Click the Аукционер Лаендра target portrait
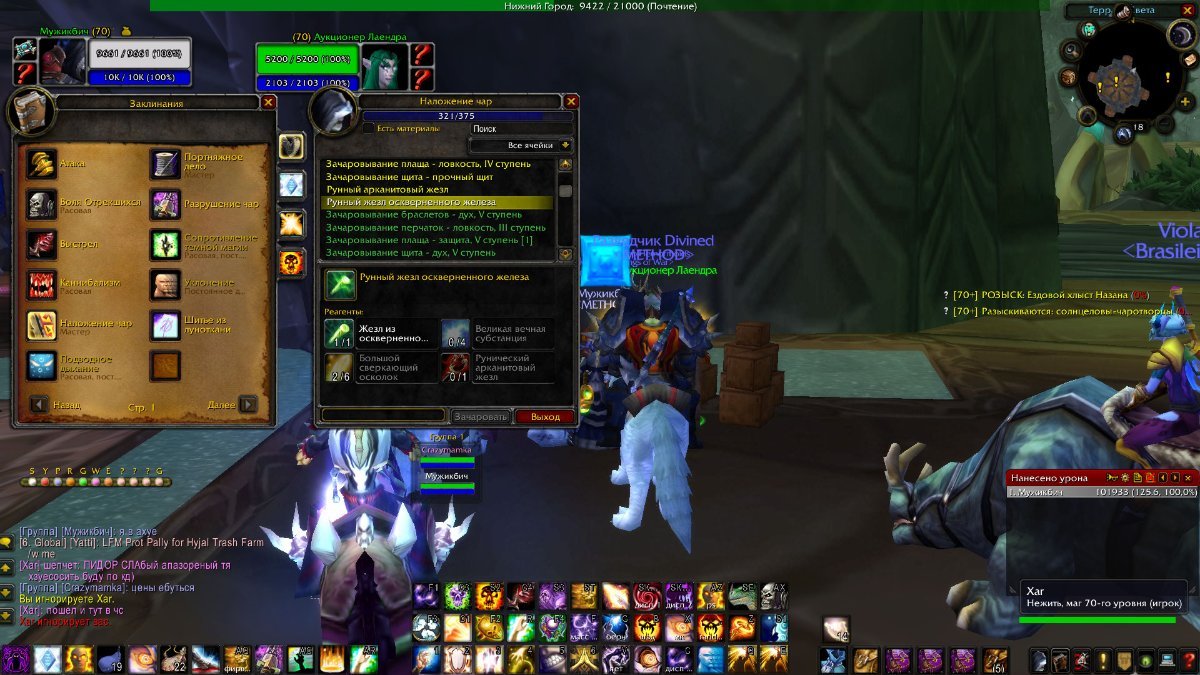The height and width of the screenshot is (675, 1200). coord(385,66)
